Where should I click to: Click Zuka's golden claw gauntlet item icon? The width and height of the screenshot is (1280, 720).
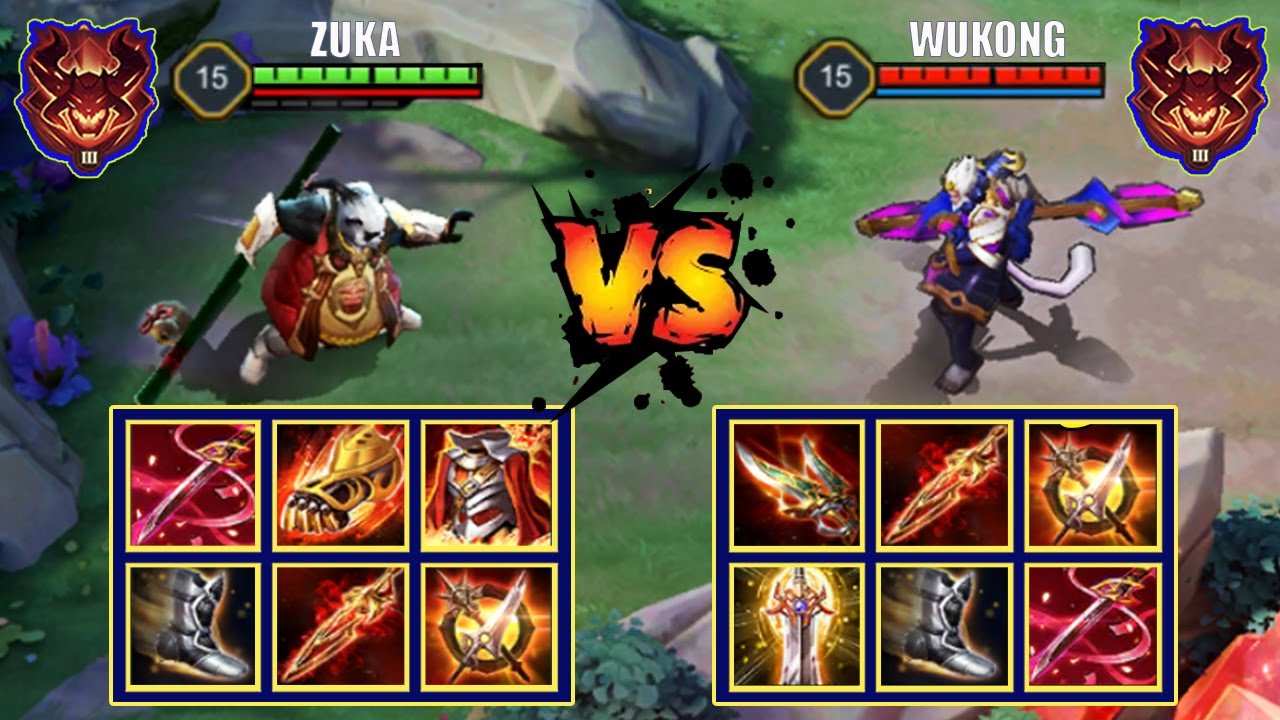coord(340,486)
